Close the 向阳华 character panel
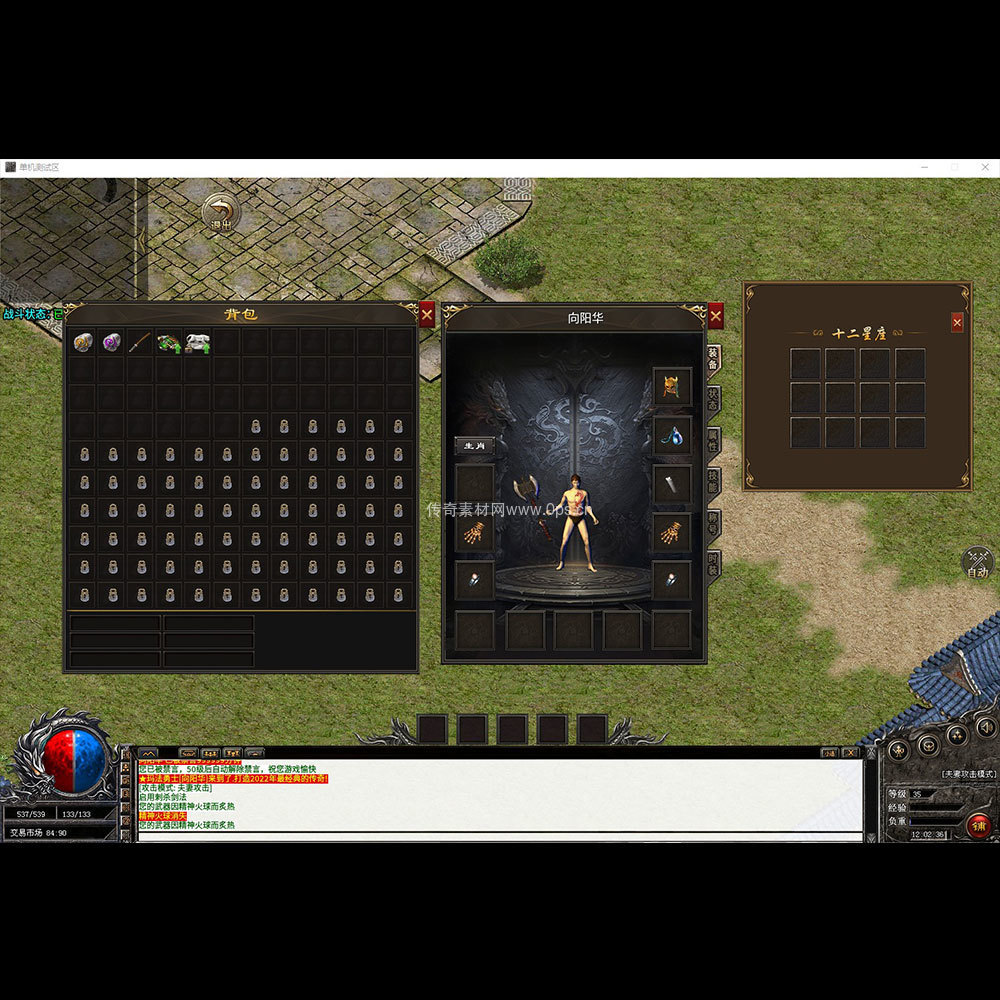 coord(715,316)
